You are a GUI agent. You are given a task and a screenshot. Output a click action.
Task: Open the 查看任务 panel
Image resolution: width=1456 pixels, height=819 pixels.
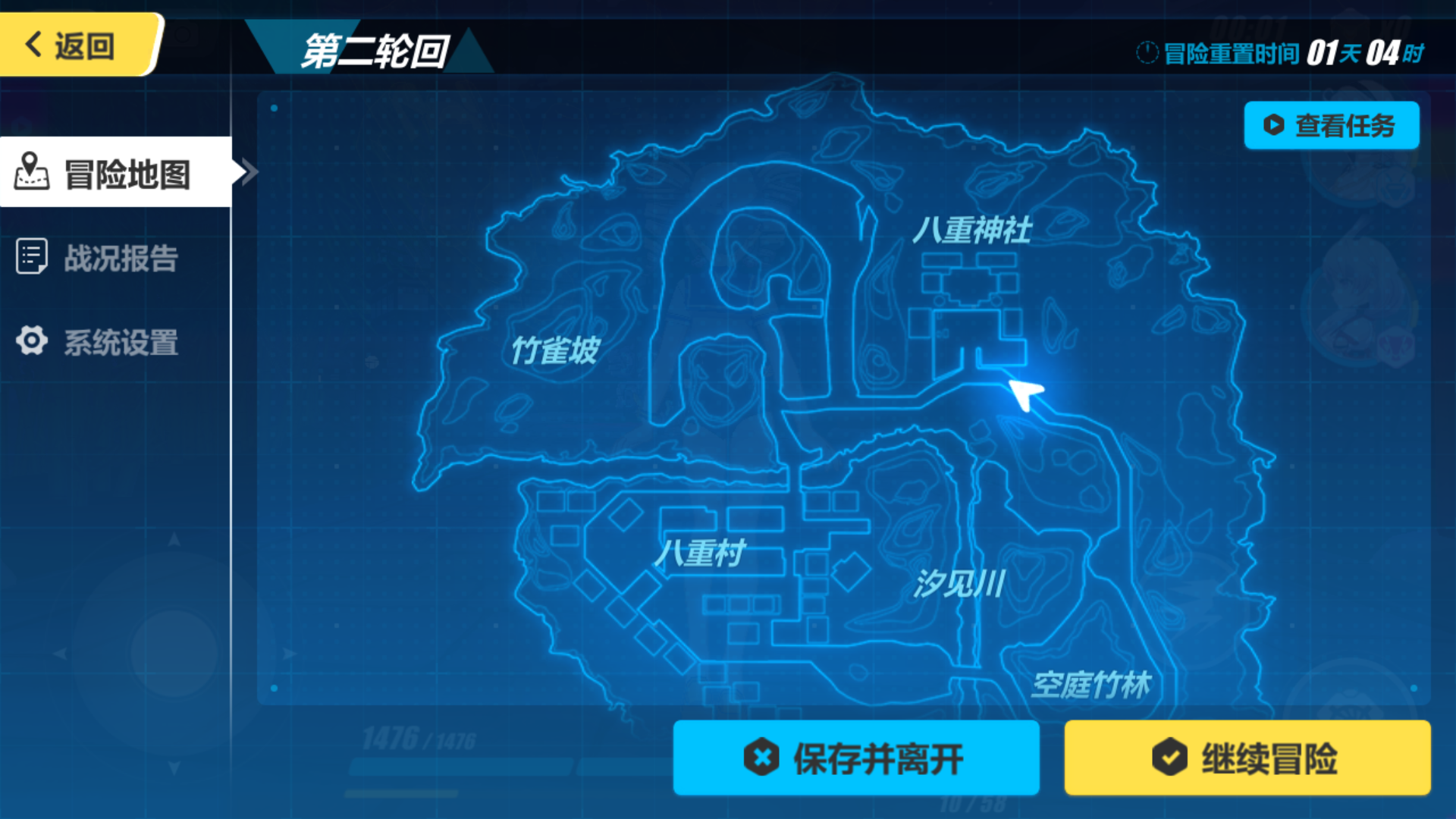tap(1332, 125)
